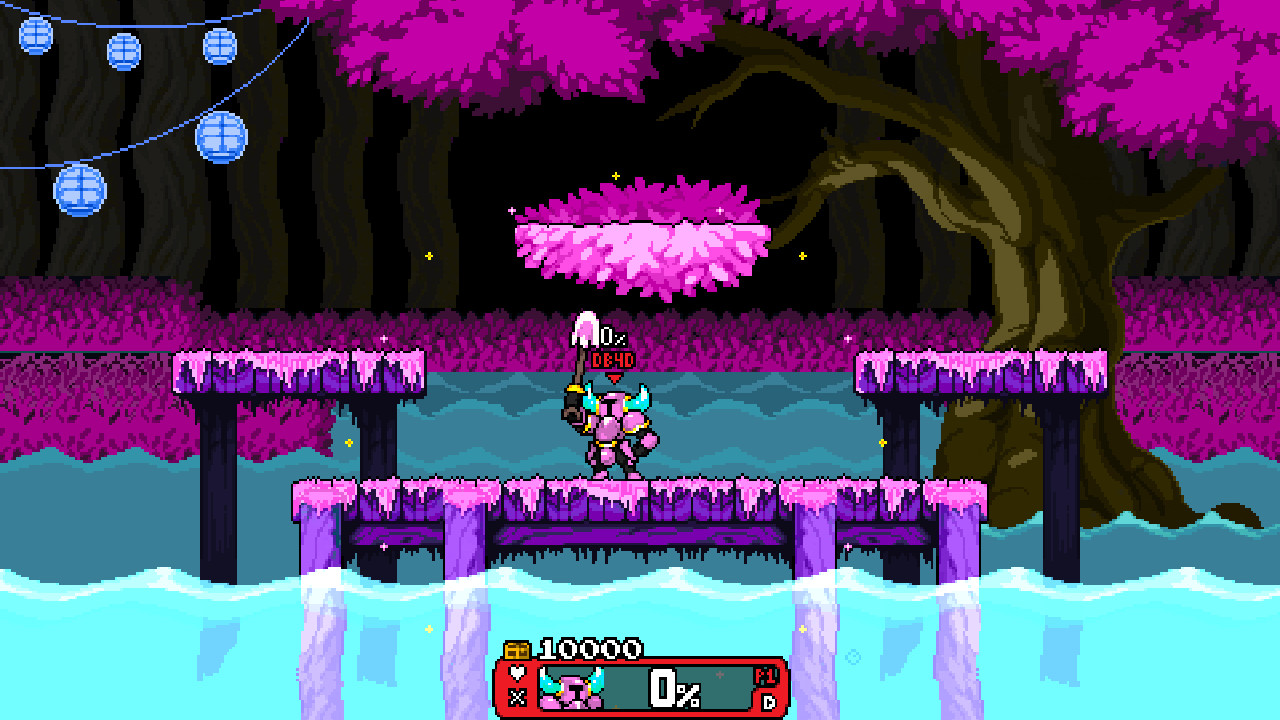Click the small play-arrow icon on the HUD edge
Viewport: 1280px width, 720px height.
(768, 701)
